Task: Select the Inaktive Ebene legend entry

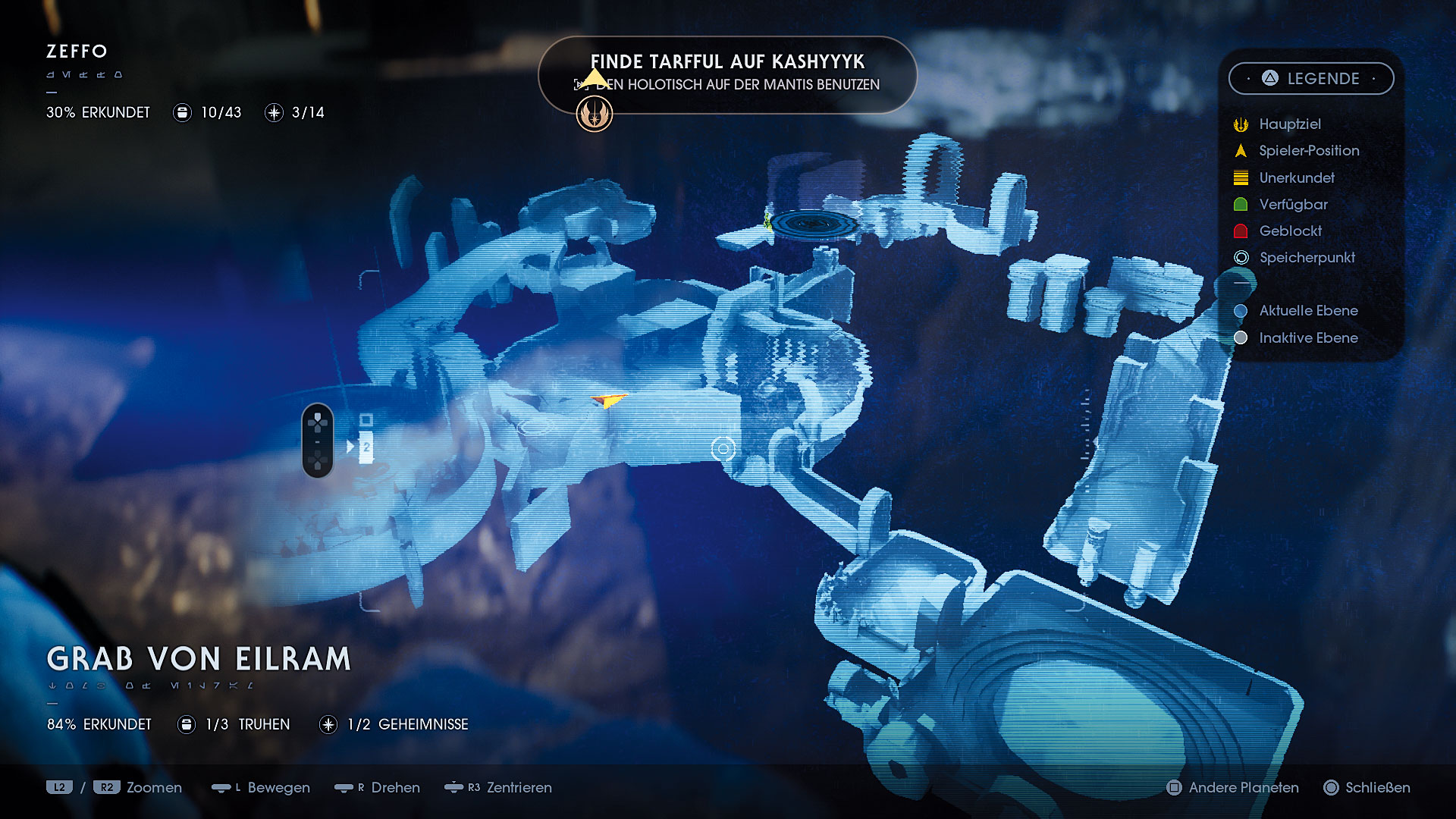Action: (x=1307, y=338)
